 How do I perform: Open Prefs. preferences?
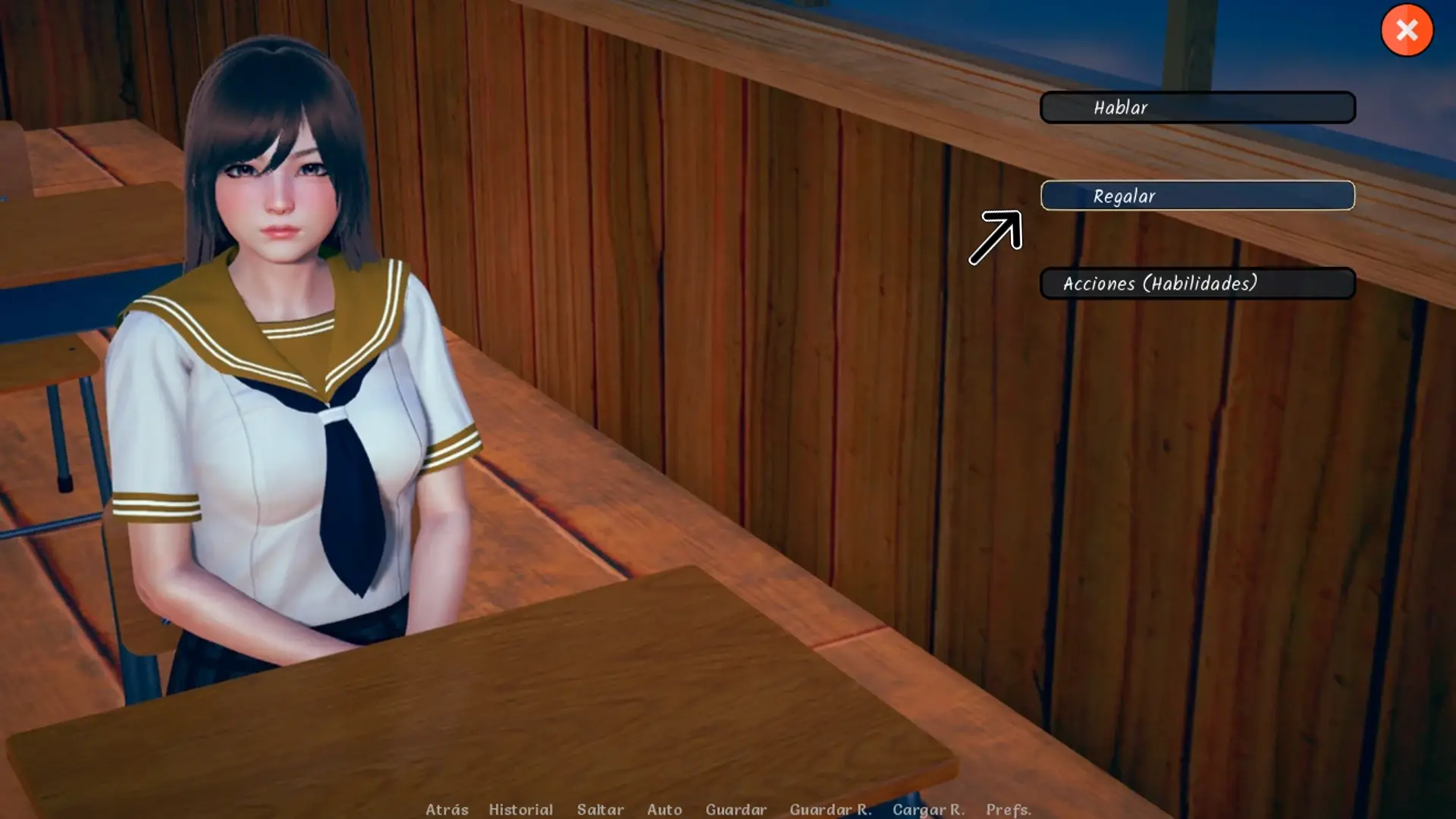click(x=1008, y=809)
